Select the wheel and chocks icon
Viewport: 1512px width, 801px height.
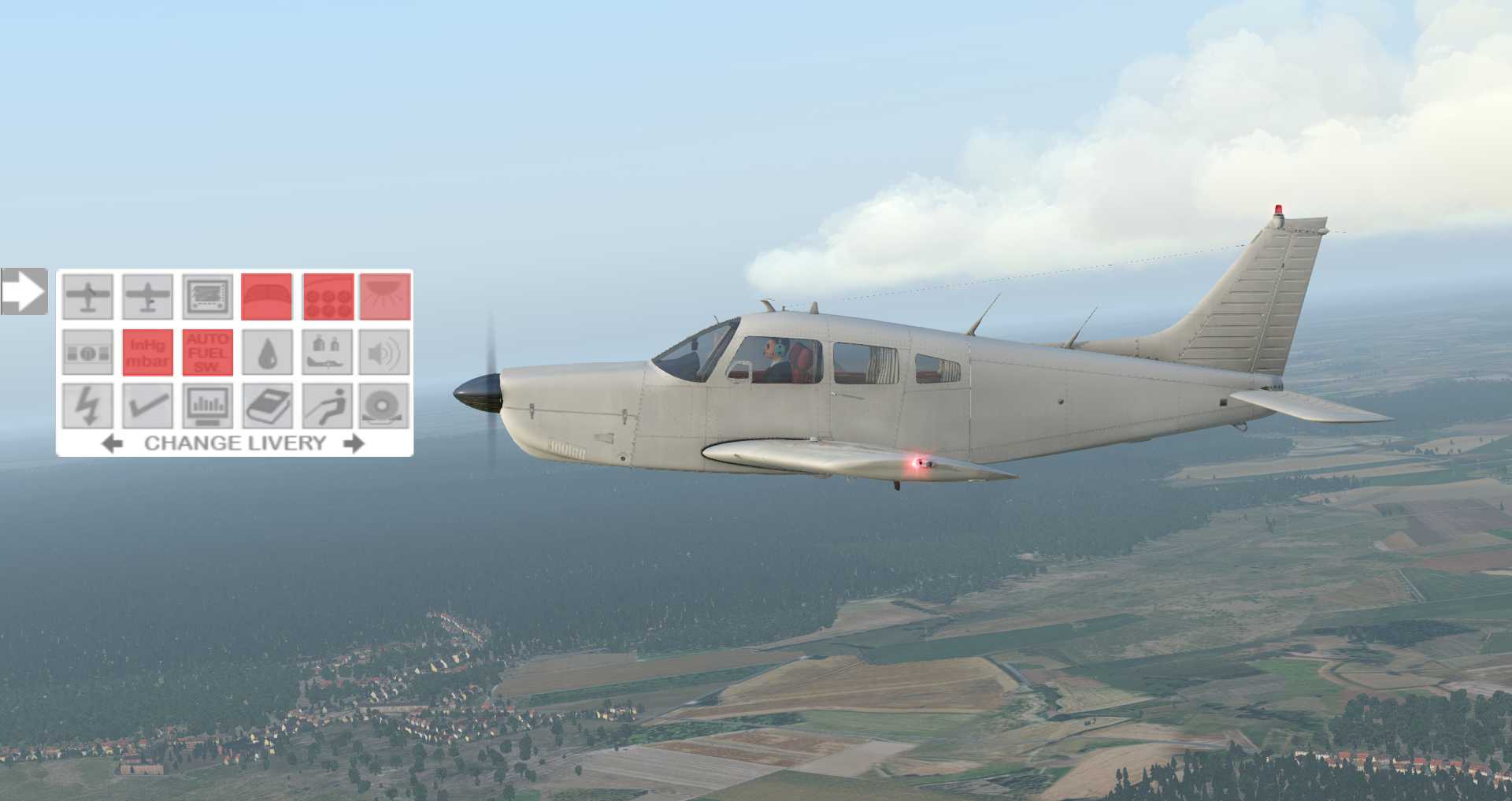[385, 406]
